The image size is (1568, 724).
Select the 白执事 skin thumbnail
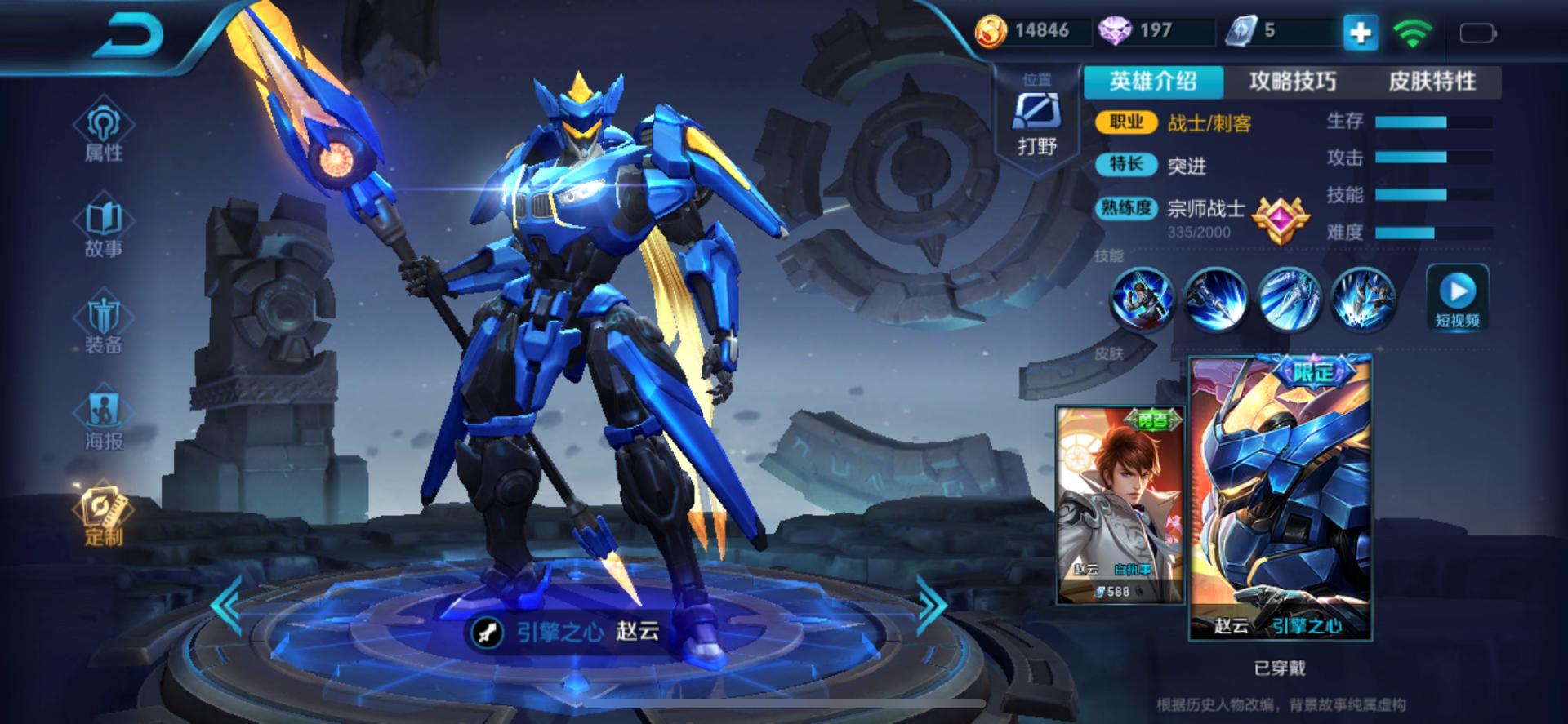click(x=1120, y=504)
